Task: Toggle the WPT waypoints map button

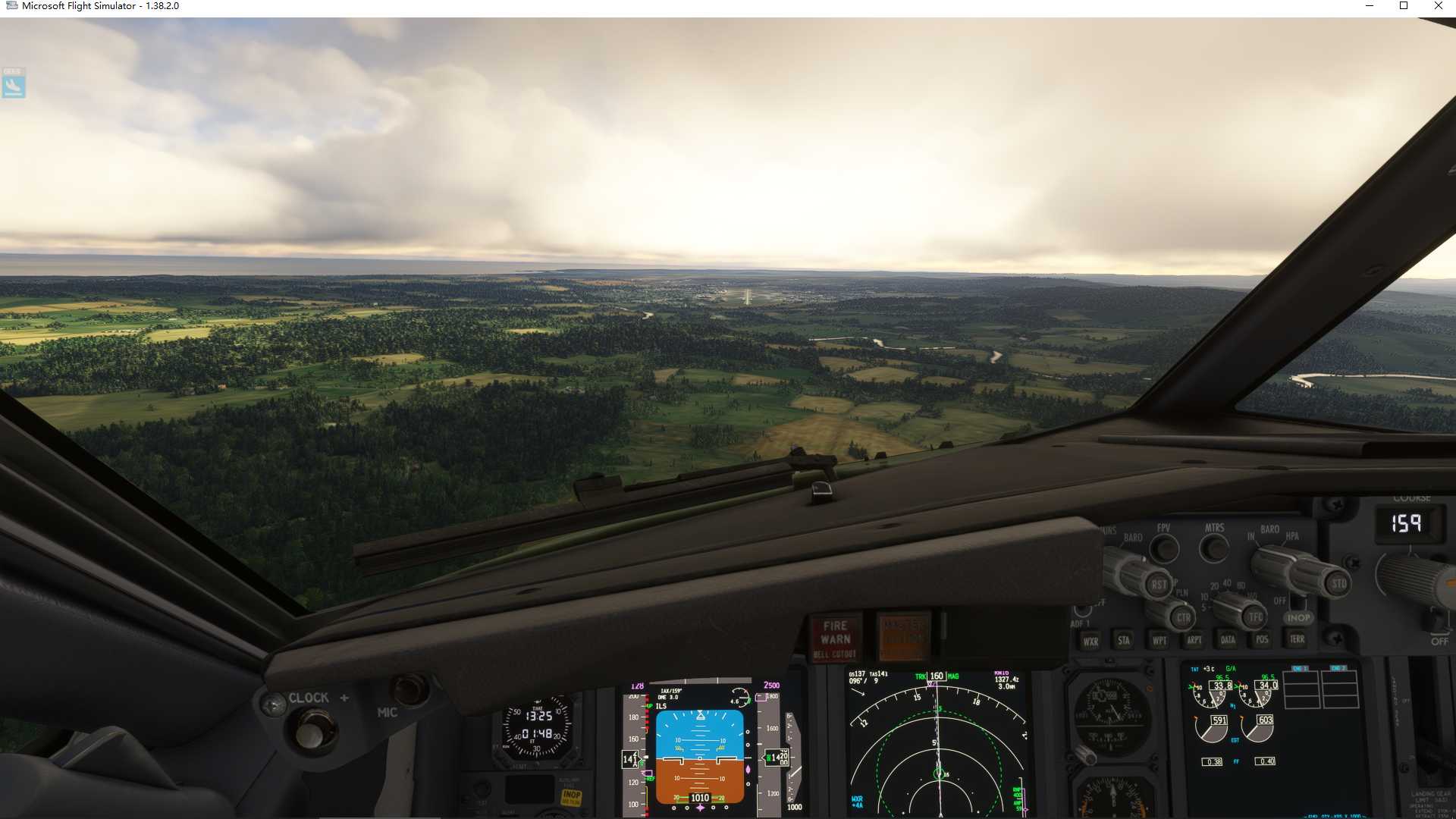Action: click(1159, 641)
